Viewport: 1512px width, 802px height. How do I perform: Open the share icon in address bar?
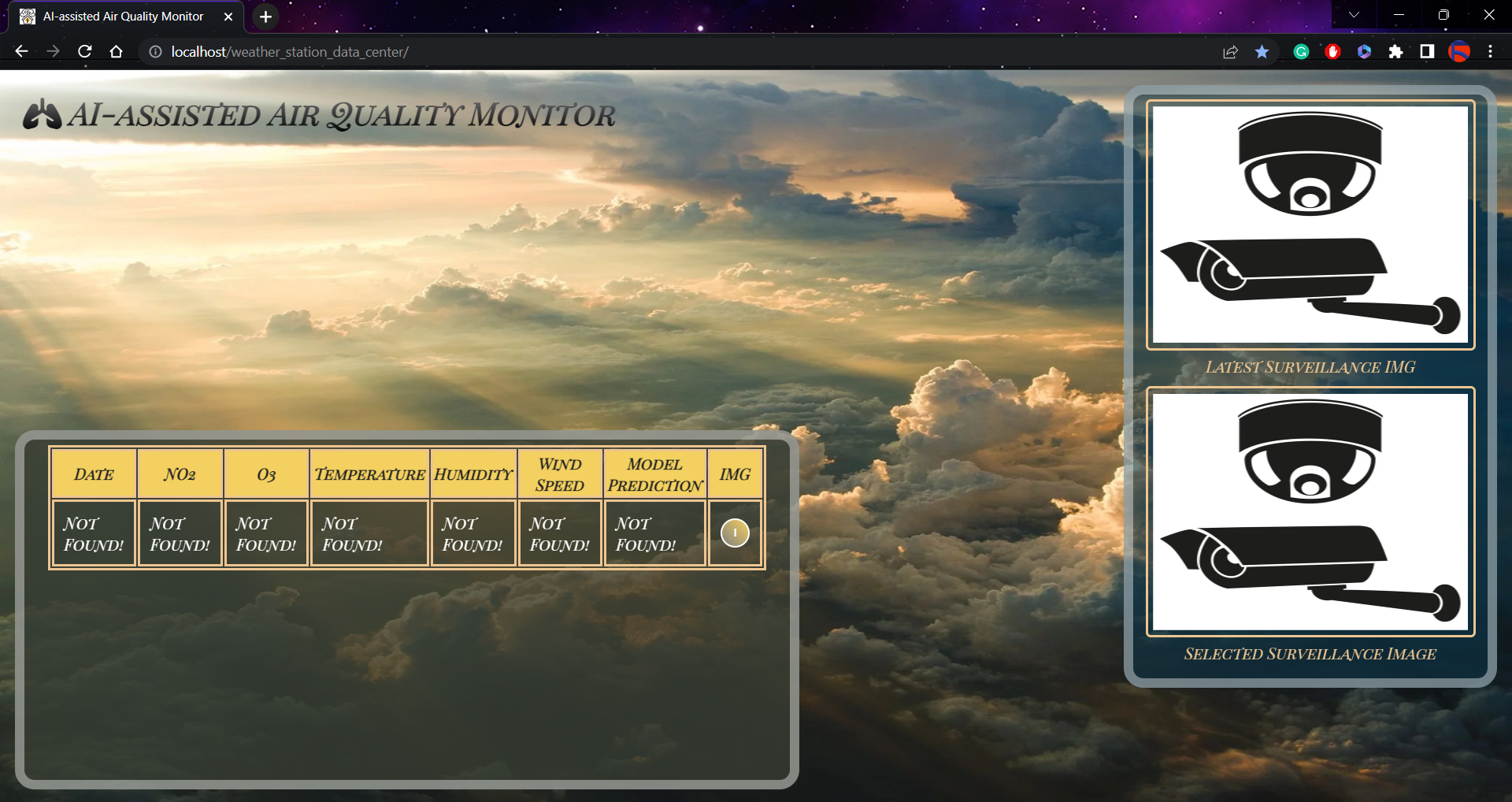coord(1230,51)
